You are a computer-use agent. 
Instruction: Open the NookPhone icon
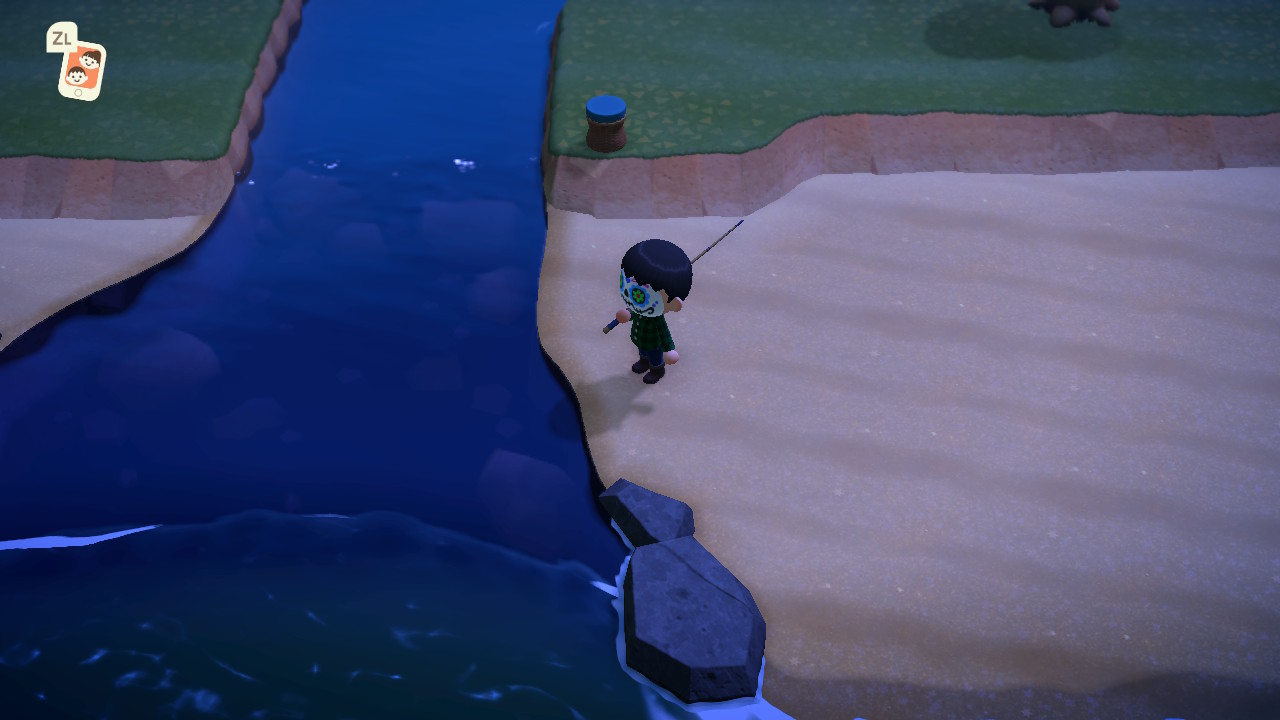tap(81, 68)
